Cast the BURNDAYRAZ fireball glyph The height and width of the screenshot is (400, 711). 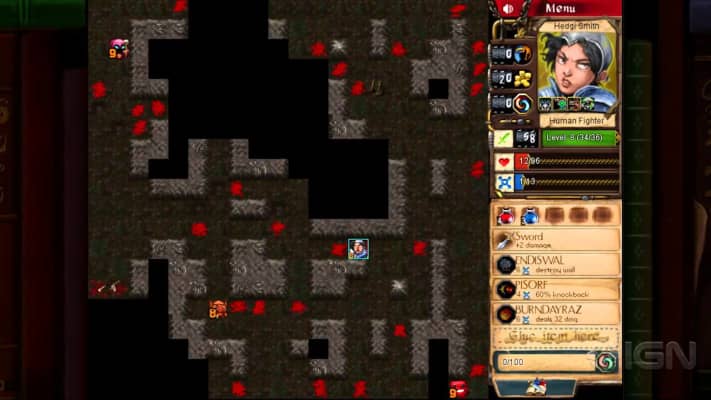[x=557, y=313]
